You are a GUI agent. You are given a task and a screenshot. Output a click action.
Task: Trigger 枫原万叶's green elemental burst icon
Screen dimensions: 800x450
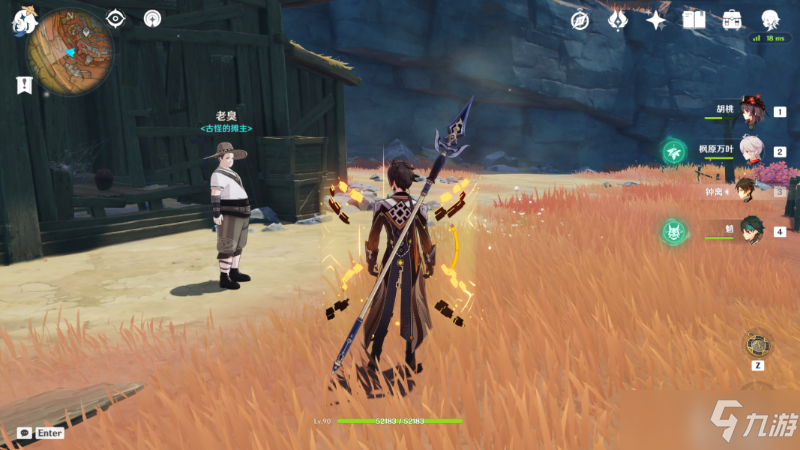(673, 152)
